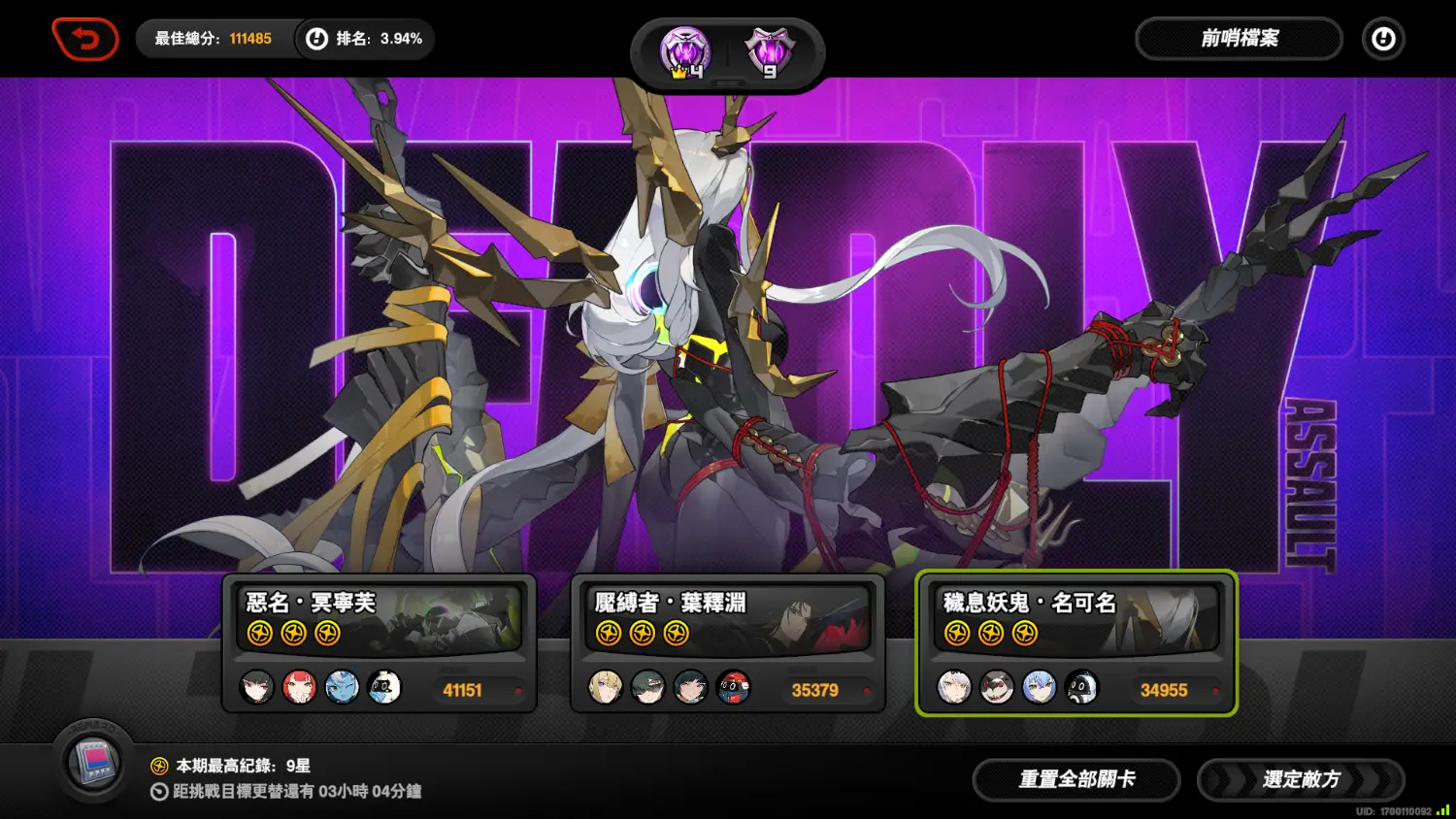Select the 穢息妖鬼・名可名 boss card
The width and height of the screenshot is (1456, 819).
(x=1075, y=642)
